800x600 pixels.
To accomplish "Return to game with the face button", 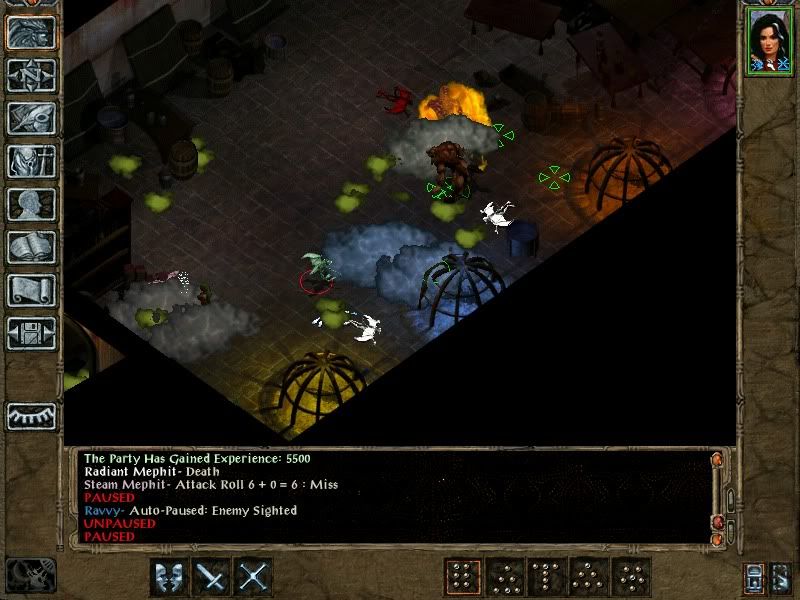I will [x=31, y=32].
